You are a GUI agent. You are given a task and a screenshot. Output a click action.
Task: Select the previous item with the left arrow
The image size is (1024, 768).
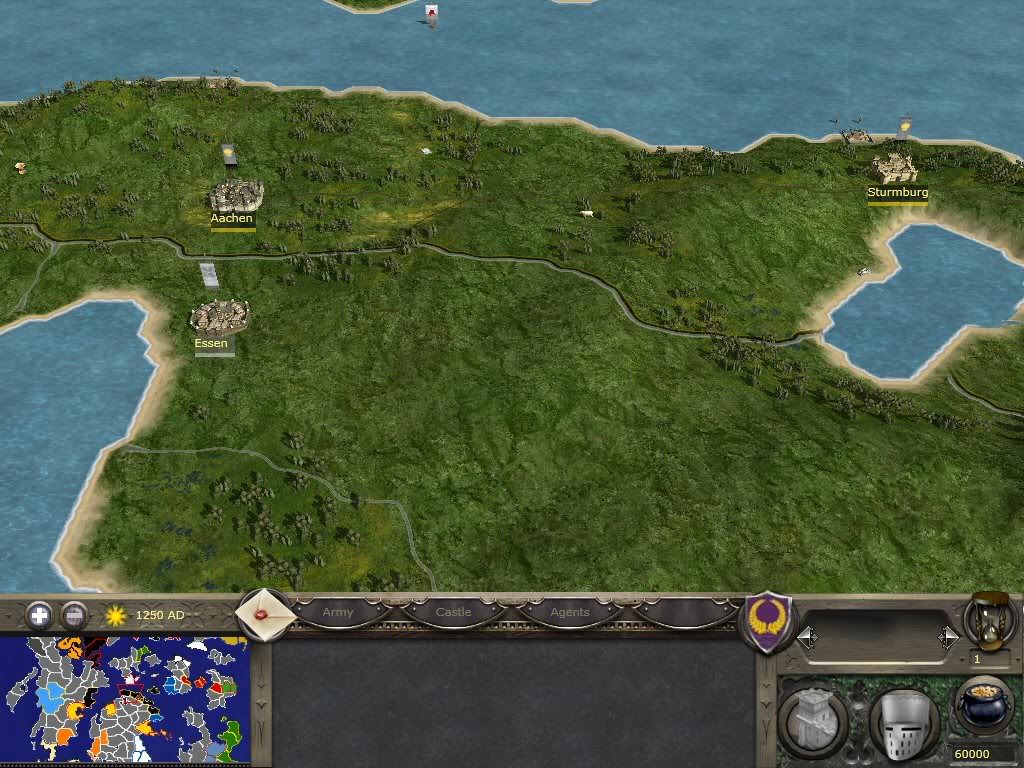807,637
